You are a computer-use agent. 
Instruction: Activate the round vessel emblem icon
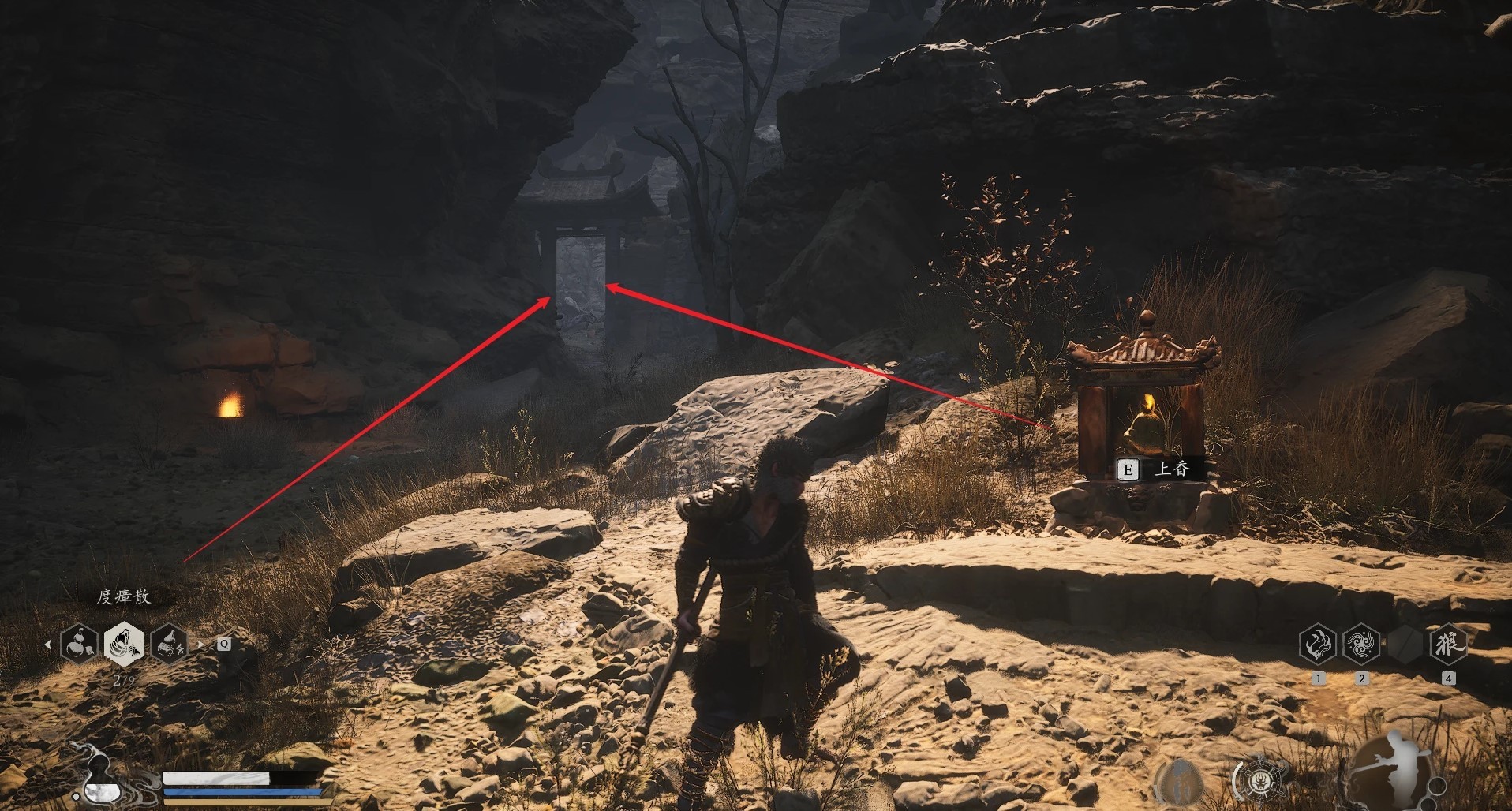point(1259,780)
